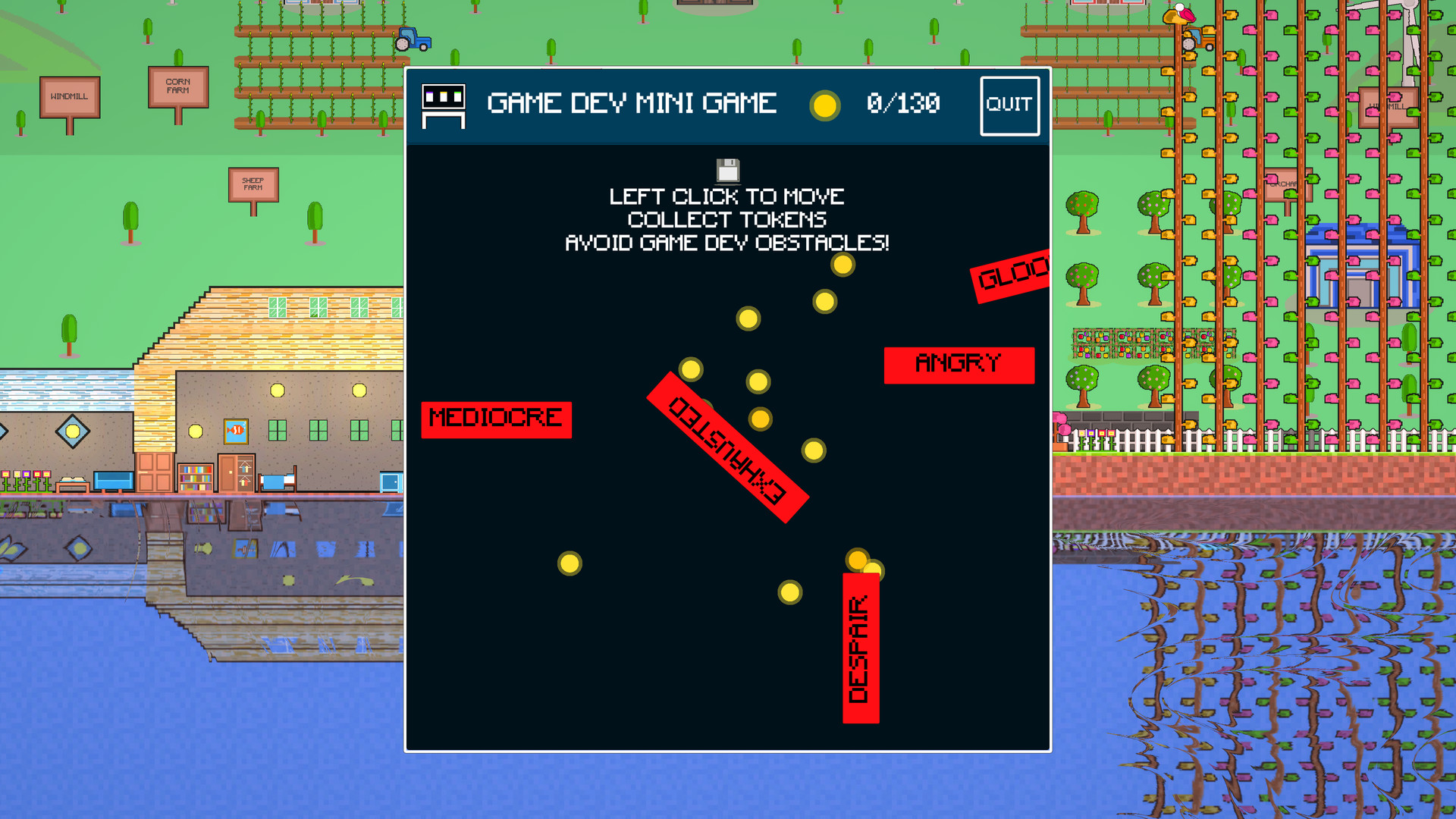Viewport: 1456px width, 819px height.
Task: Click the QUIT button
Action: pos(1010,105)
